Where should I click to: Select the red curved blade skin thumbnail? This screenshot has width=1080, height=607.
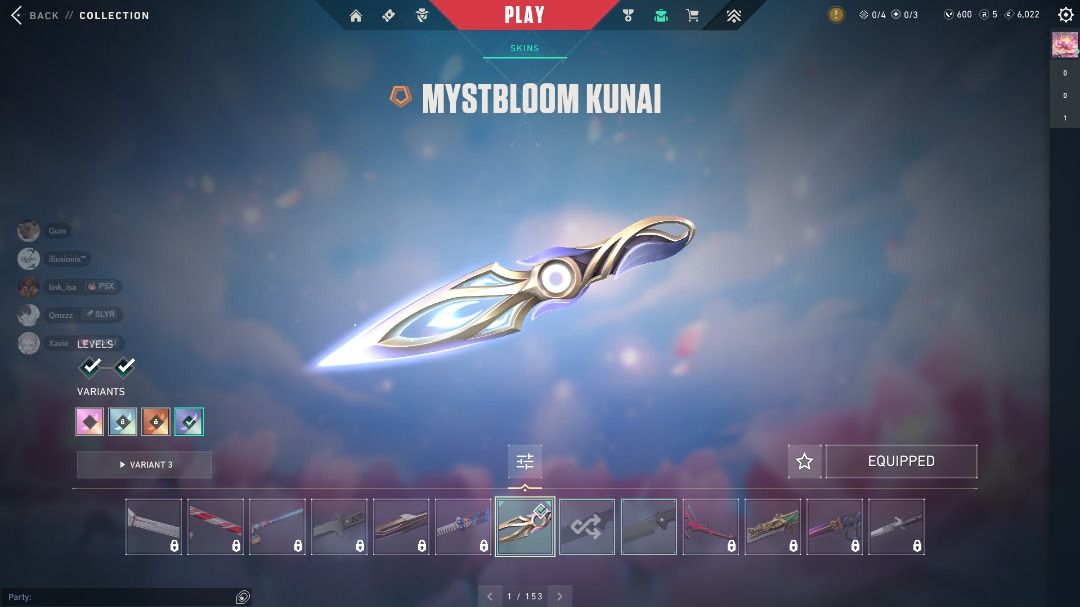(x=711, y=527)
